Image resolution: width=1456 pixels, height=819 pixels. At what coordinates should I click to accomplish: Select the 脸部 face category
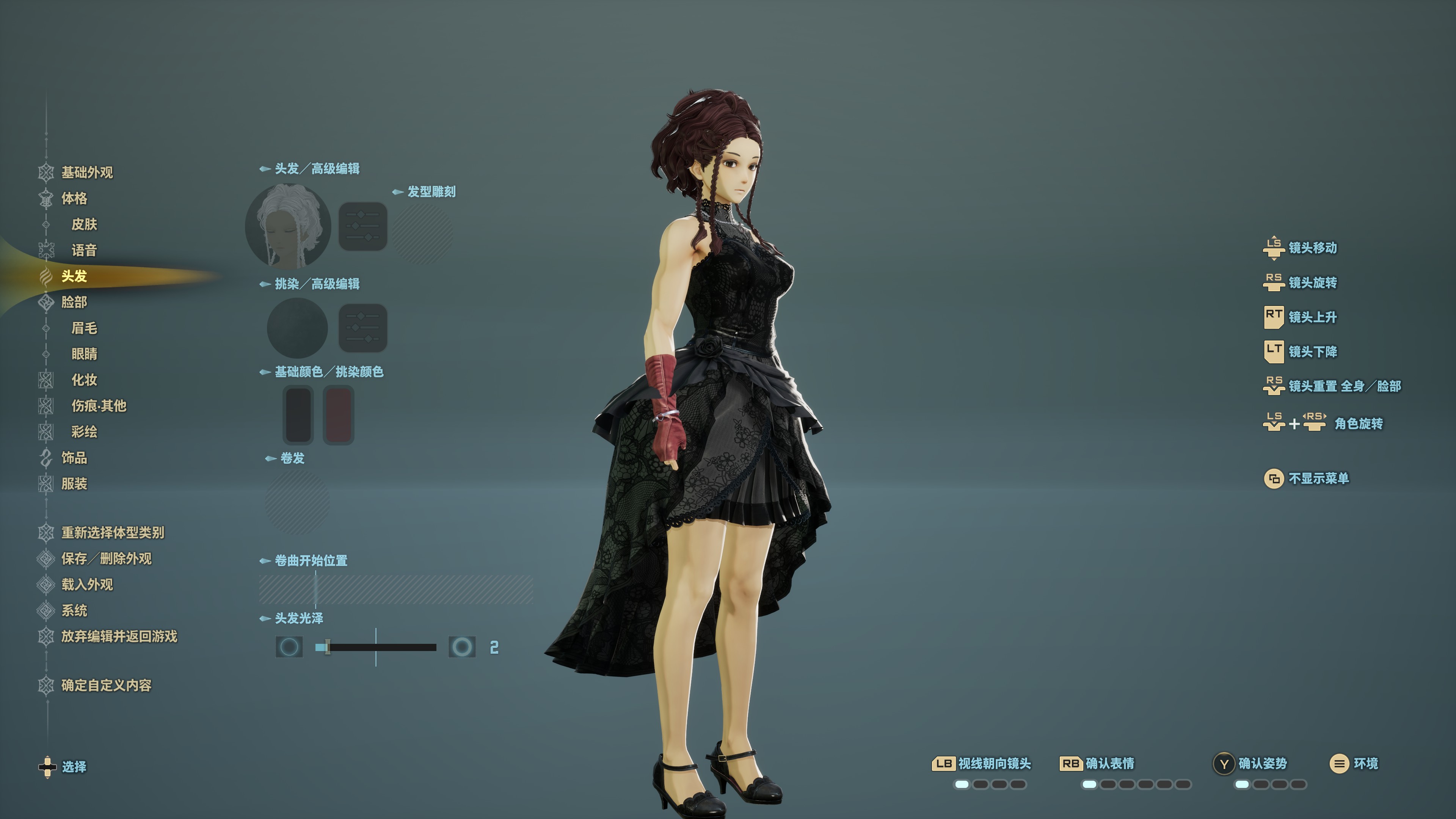[74, 303]
